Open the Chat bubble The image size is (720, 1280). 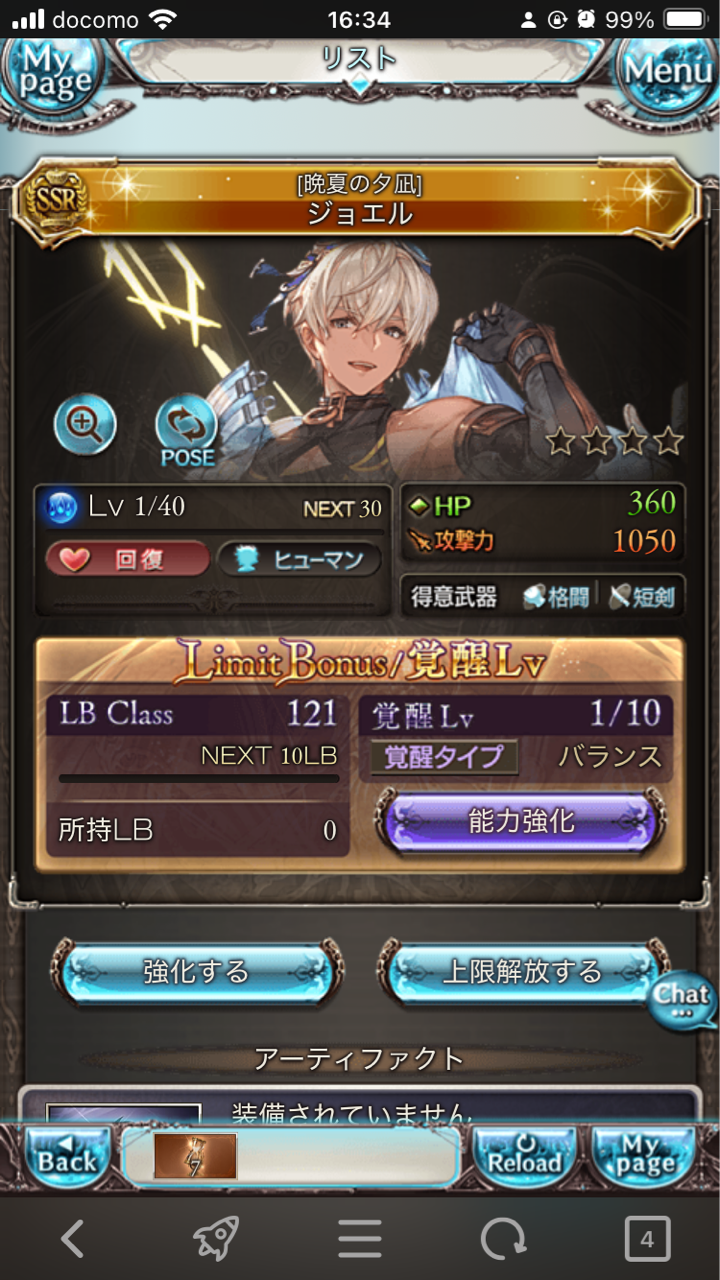pos(683,999)
